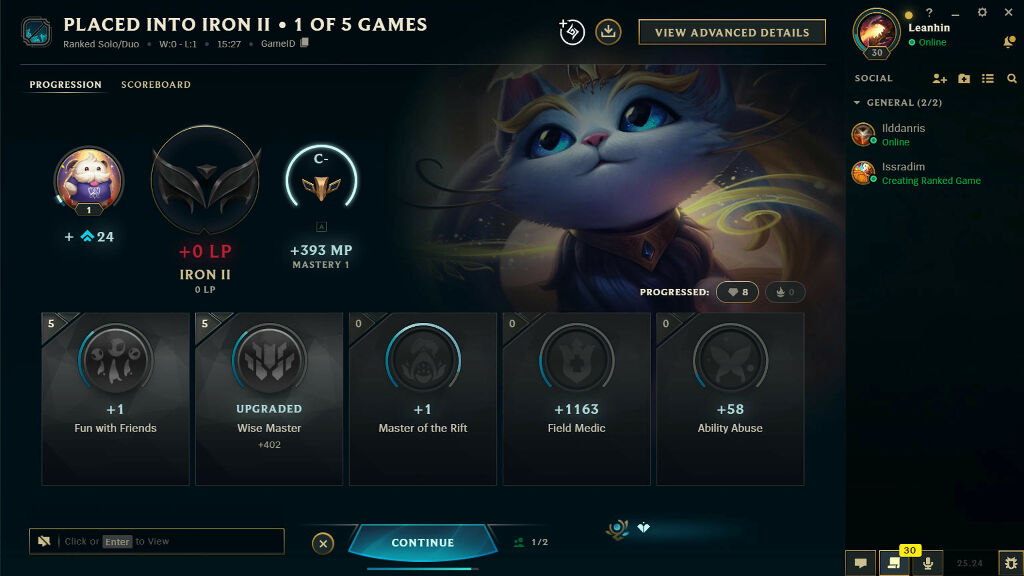Add a friend with the plus-person icon
The height and width of the screenshot is (576, 1024).
click(x=939, y=78)
